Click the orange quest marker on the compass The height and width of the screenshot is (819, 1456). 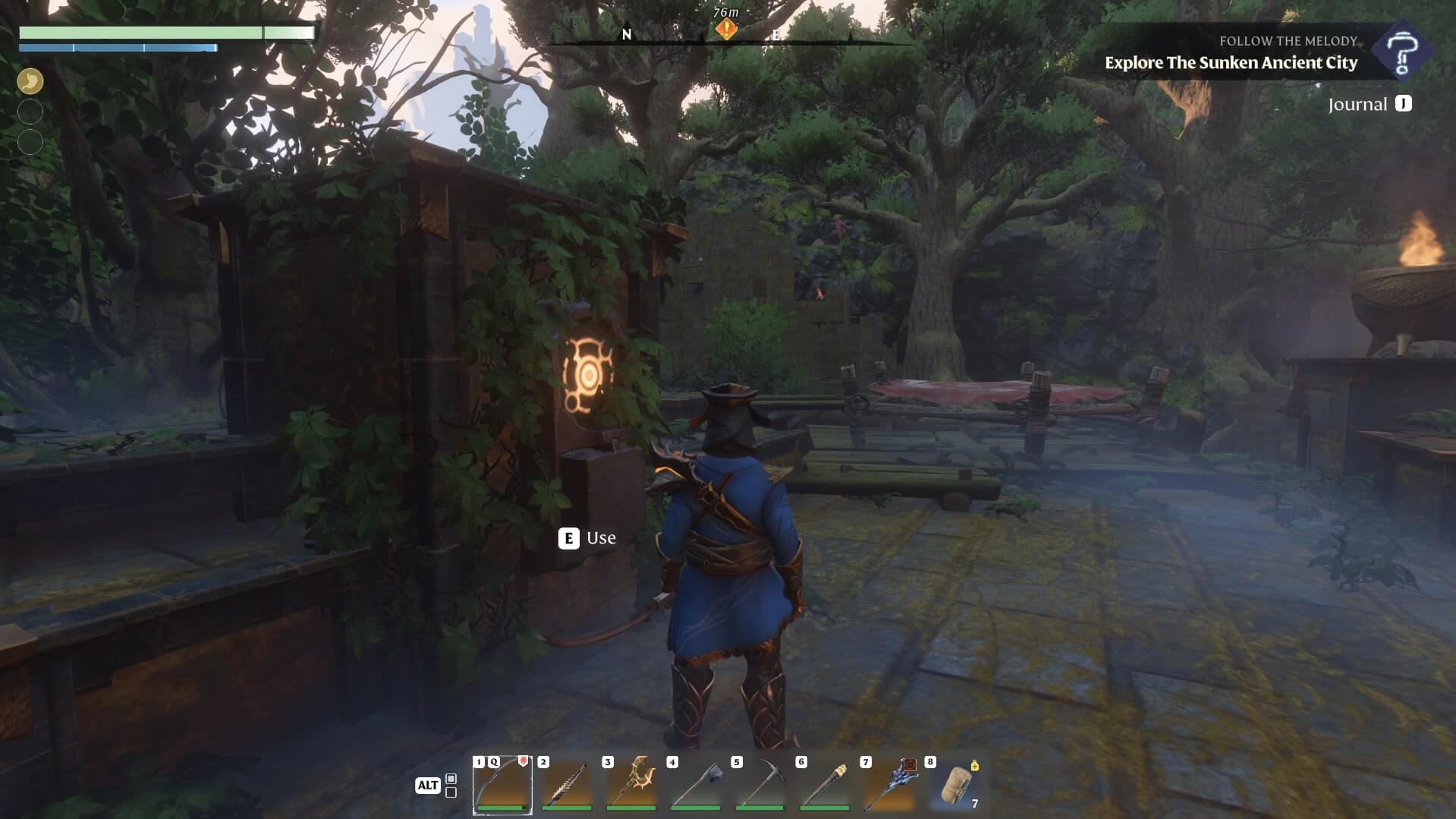[726, 30]
